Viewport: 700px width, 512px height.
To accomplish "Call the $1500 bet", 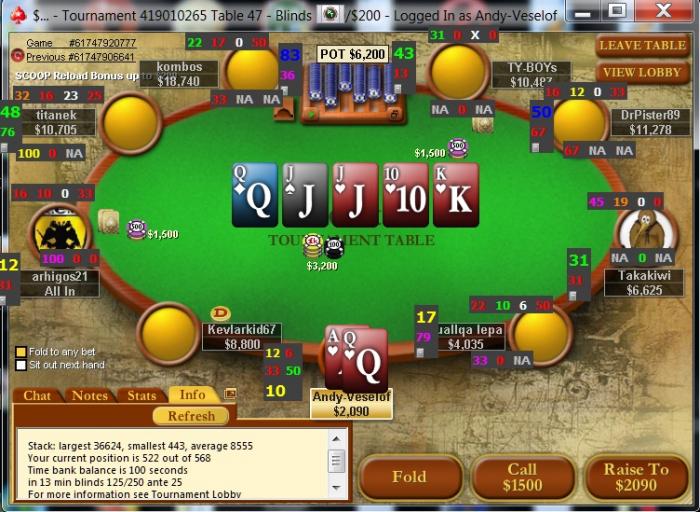I will 523,477.
